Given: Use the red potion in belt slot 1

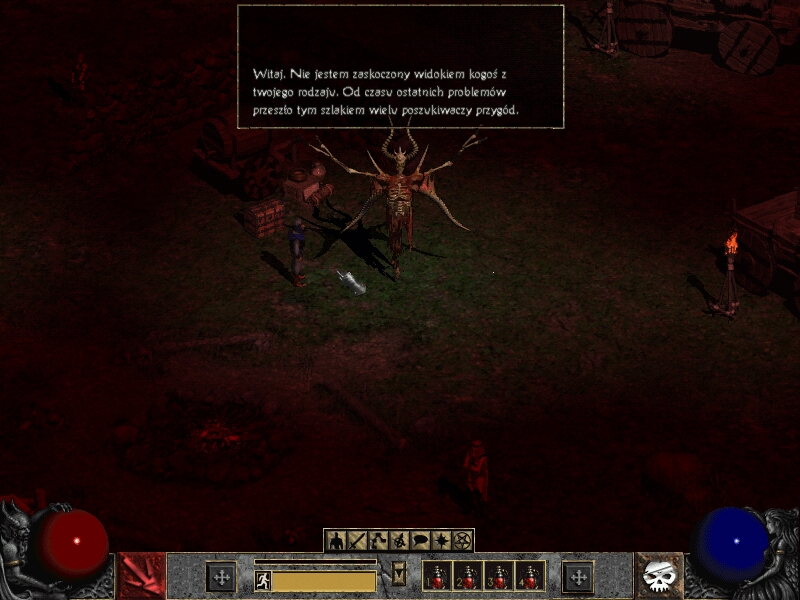Looking at the screenshot, I should (x=437, y=577).
